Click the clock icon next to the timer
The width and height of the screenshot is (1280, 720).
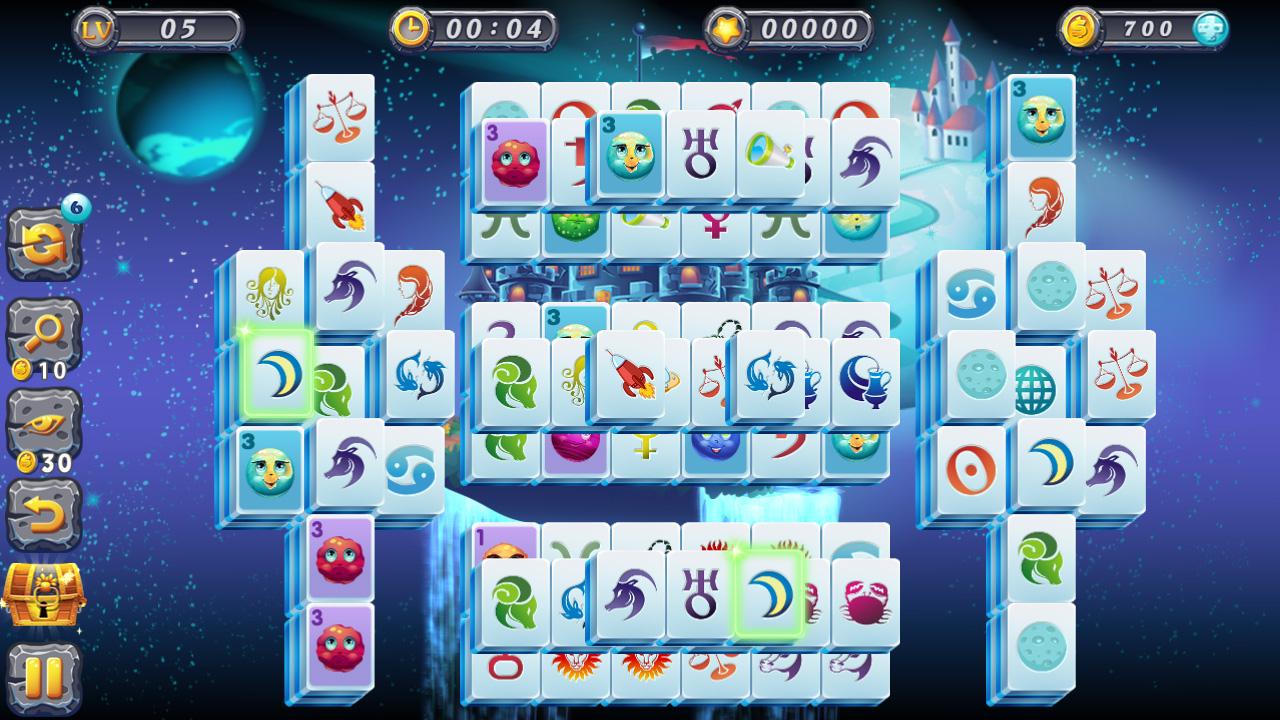414,28
